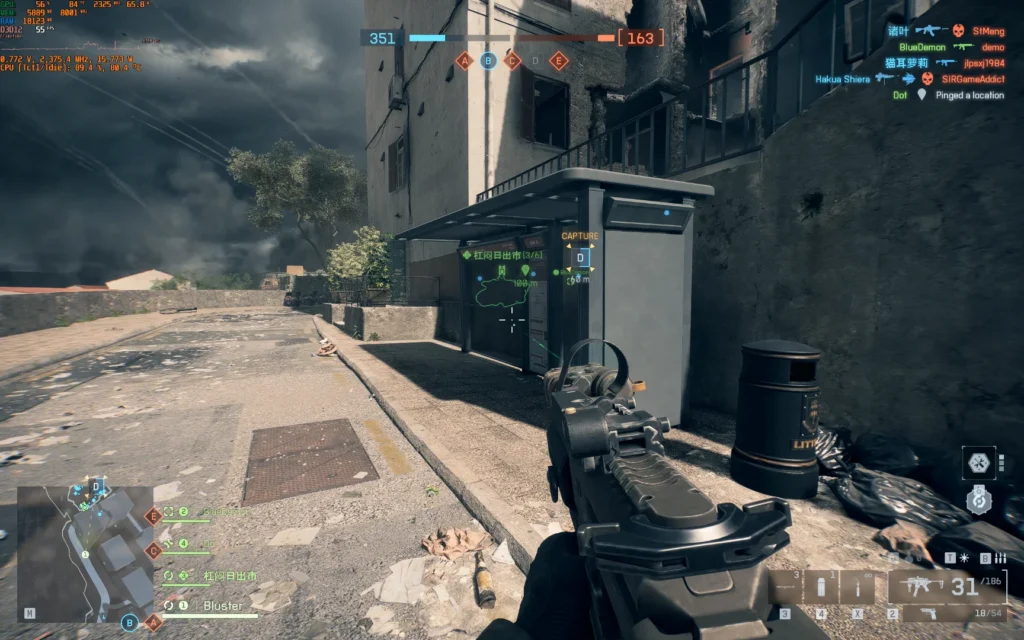Select objective A flag at top bar
Viewport: 1024px width, 640px height.
(463, 61)
